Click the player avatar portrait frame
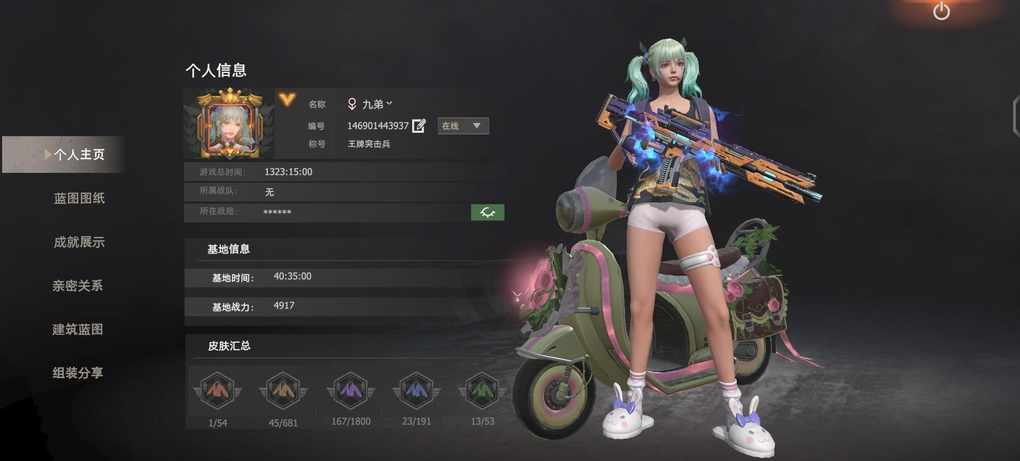The image size is (1020, 461). (x=231, y=125)
